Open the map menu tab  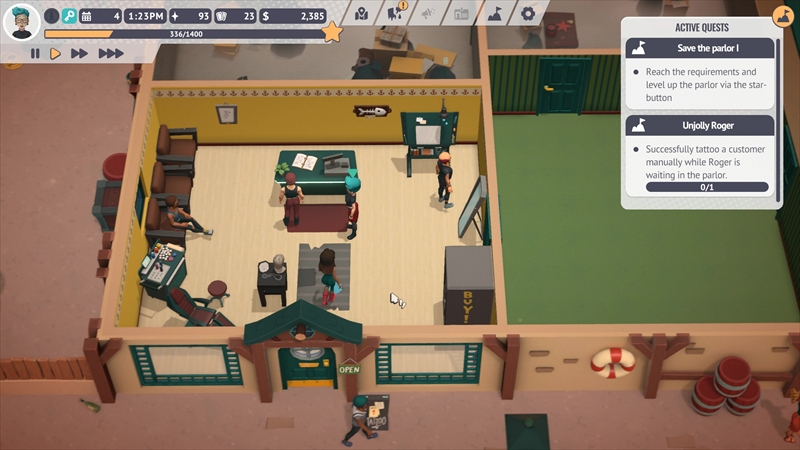pyautogui.click(x=362, y=14)
